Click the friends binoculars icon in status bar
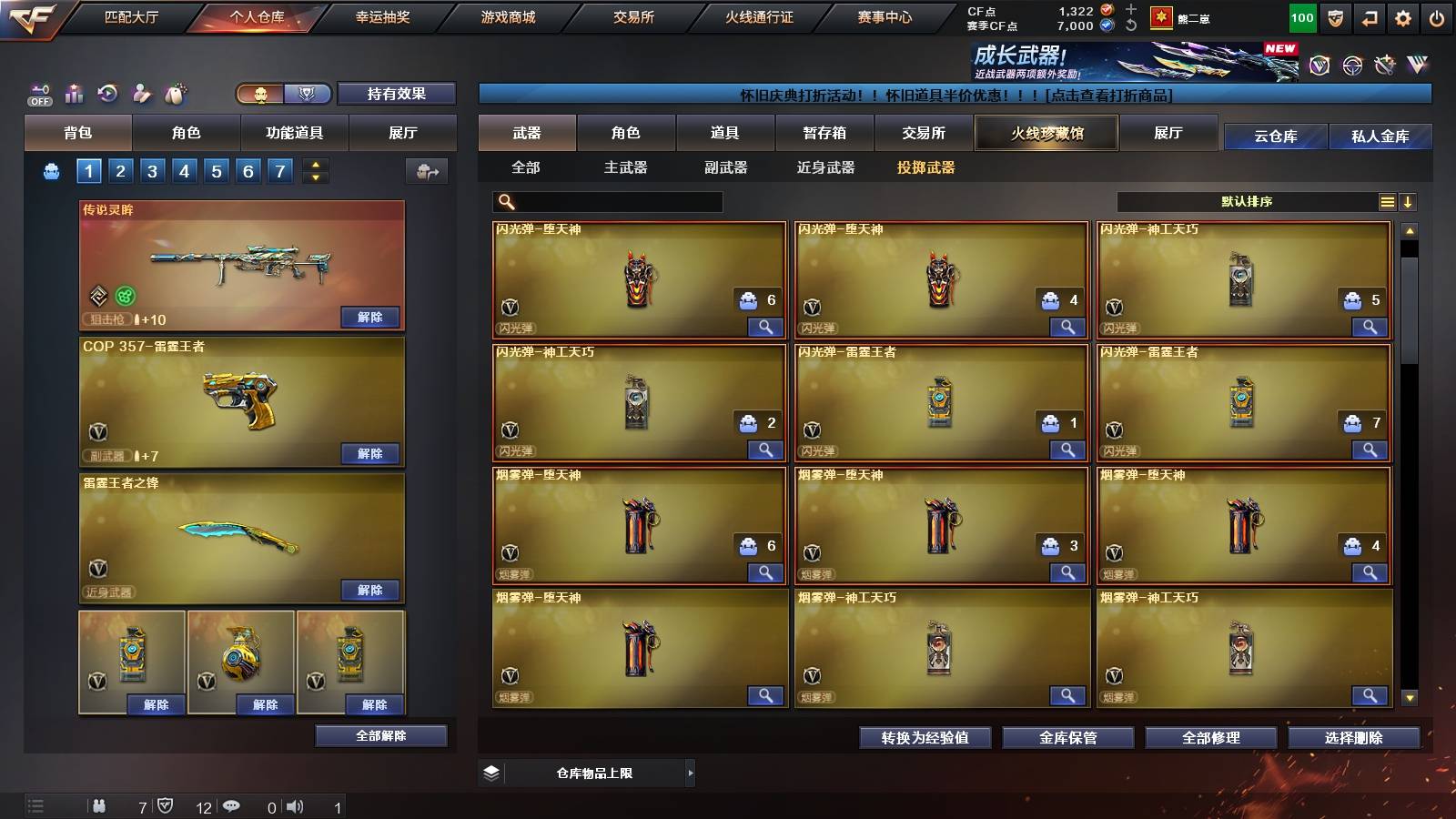 coord(100,806)
